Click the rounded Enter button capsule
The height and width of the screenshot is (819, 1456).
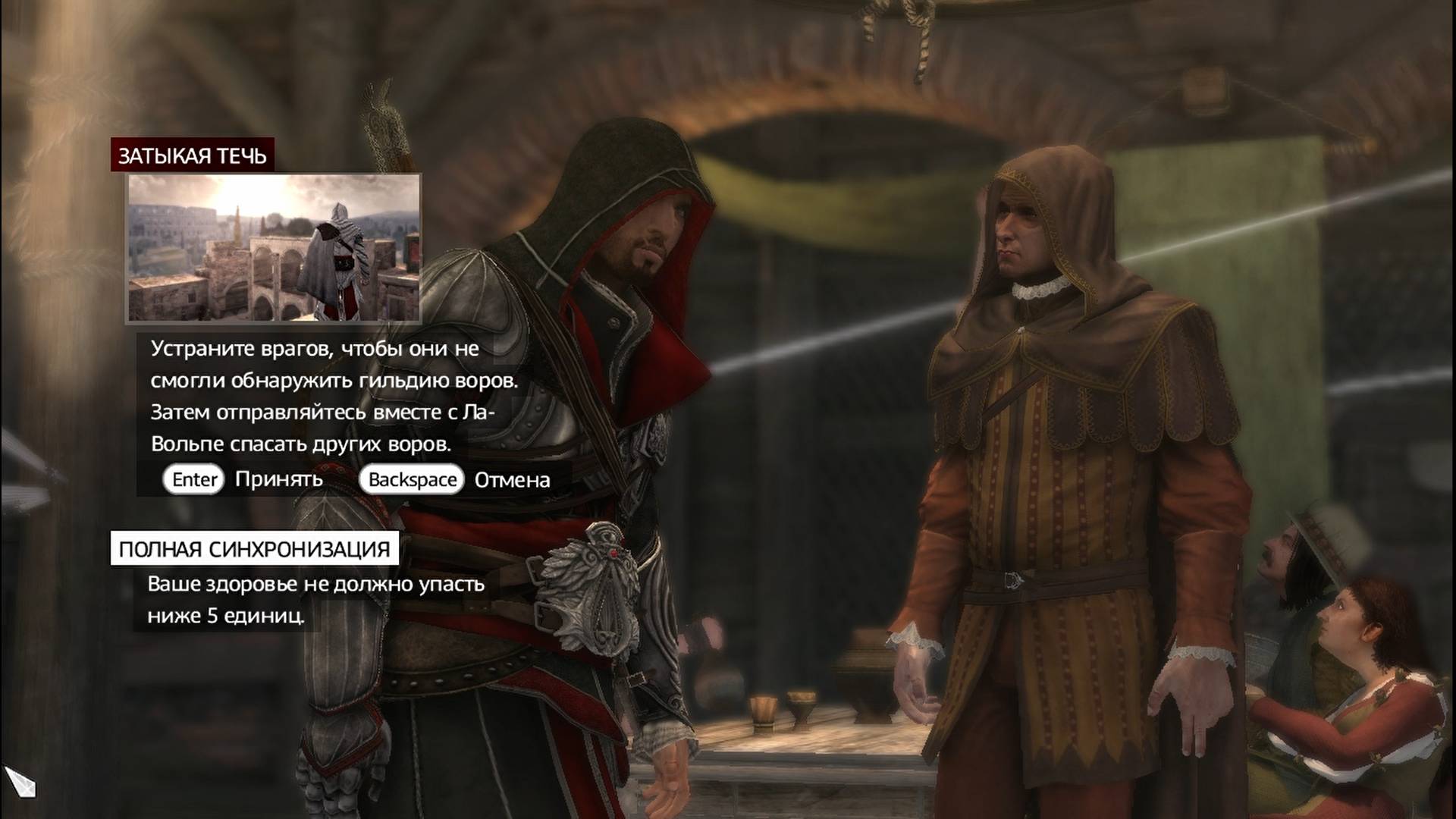tap(193, 479)
